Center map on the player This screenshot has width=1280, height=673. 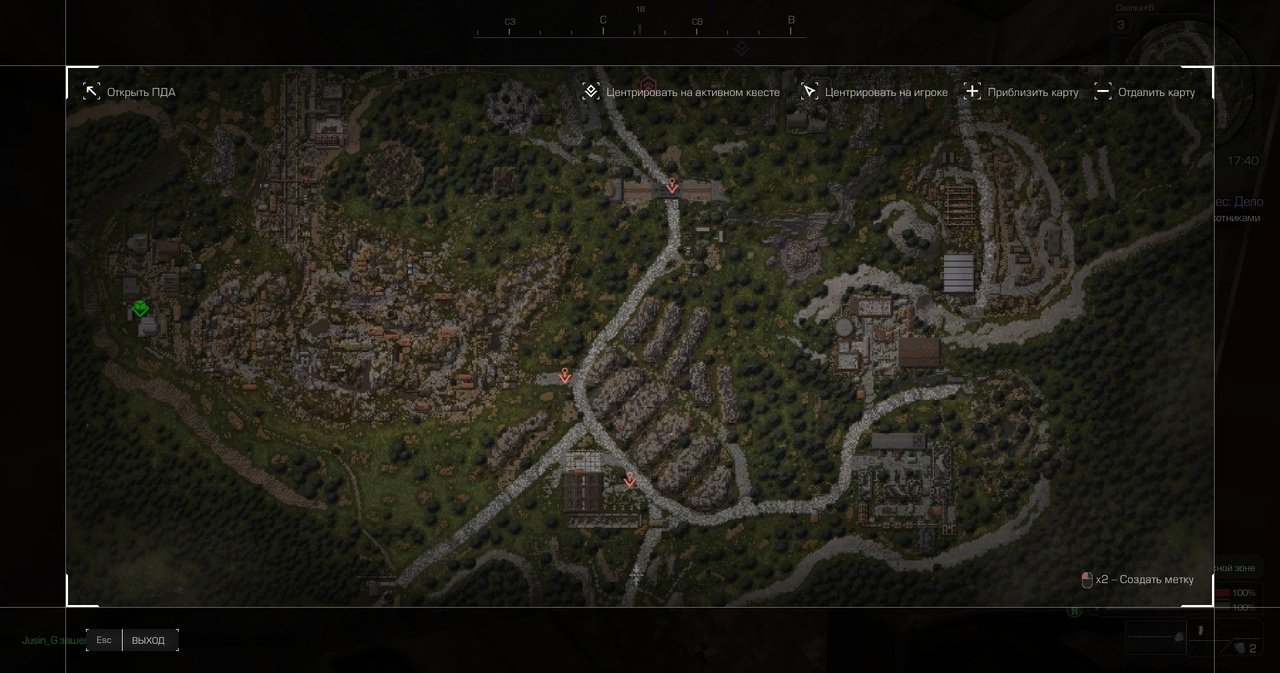[875, 92]
